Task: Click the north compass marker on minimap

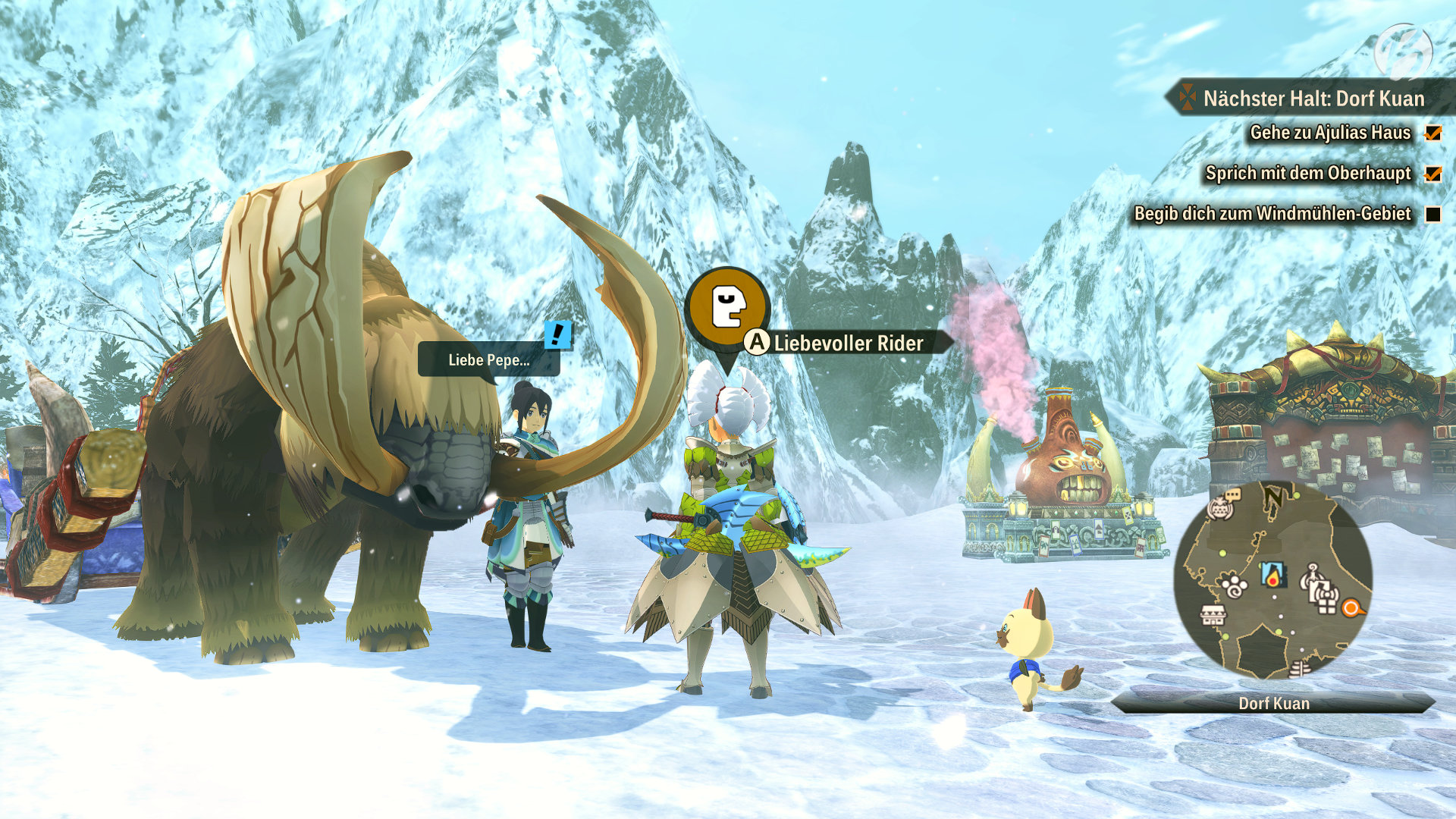Action: coord(1273,497)
